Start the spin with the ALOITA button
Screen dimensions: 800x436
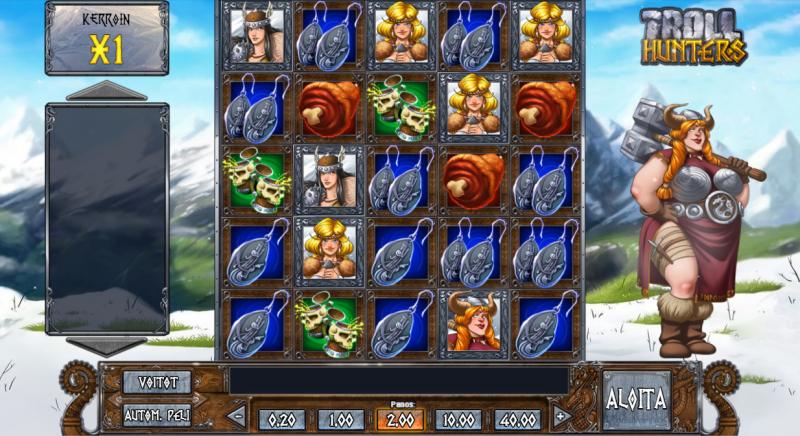(636, 397)
